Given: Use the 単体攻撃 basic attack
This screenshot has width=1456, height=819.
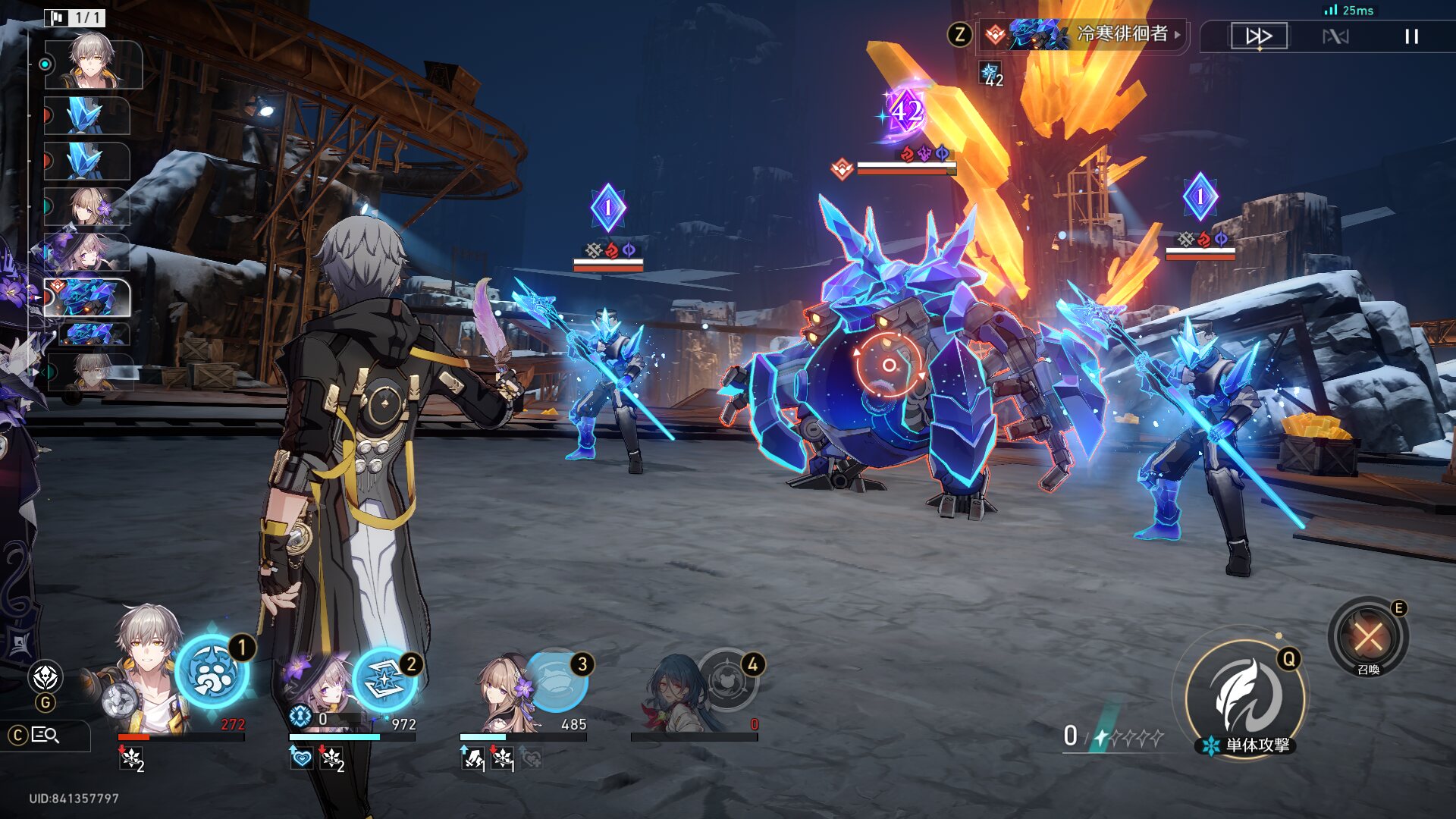Looking at the screenshot, I should (x=1244, y=698).
